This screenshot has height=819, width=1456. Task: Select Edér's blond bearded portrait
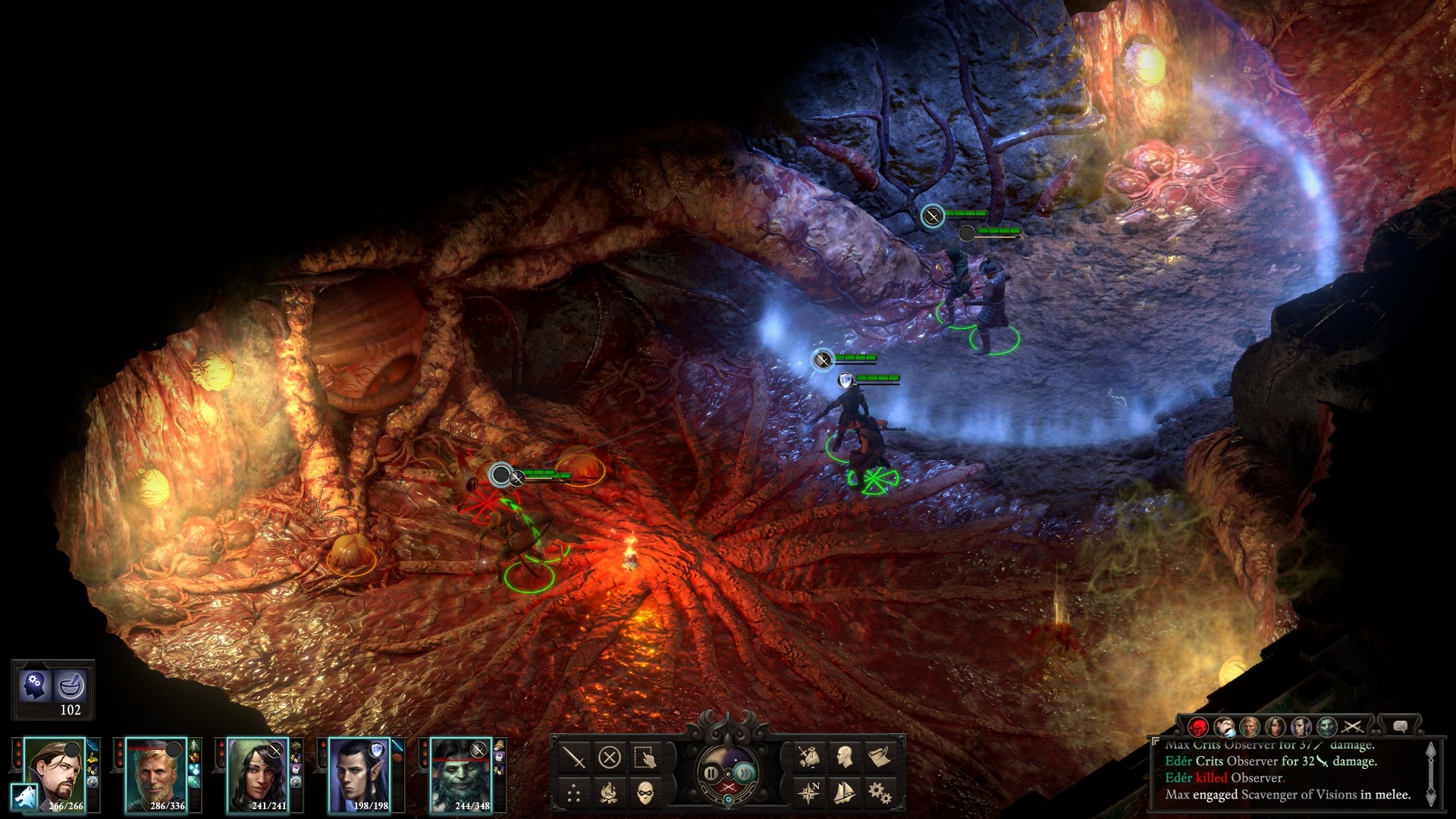(x=155, y=773)
